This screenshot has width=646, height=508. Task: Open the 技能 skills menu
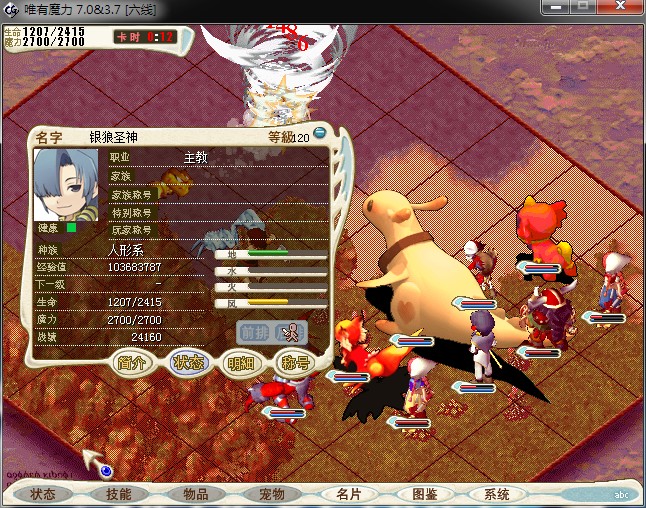(118, 494)
